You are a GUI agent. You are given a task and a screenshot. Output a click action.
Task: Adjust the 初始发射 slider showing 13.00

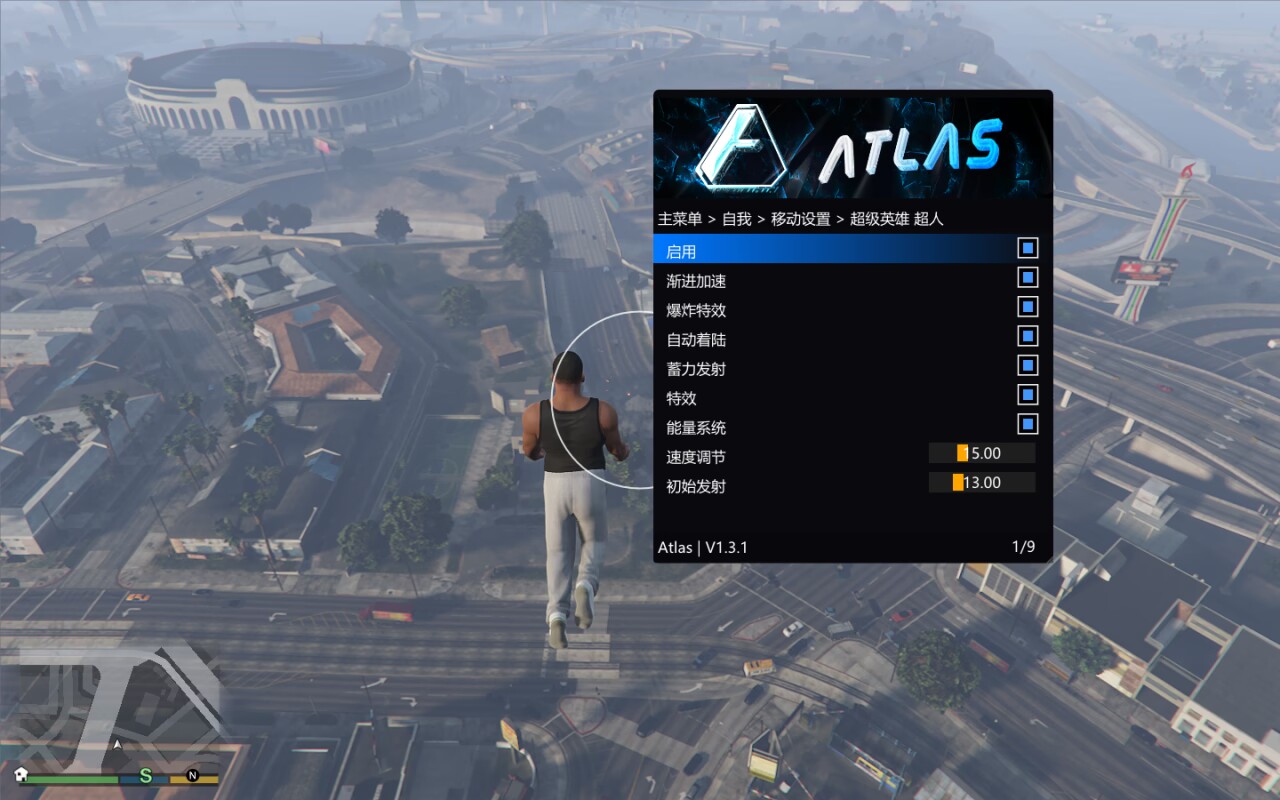pos(981,483)
